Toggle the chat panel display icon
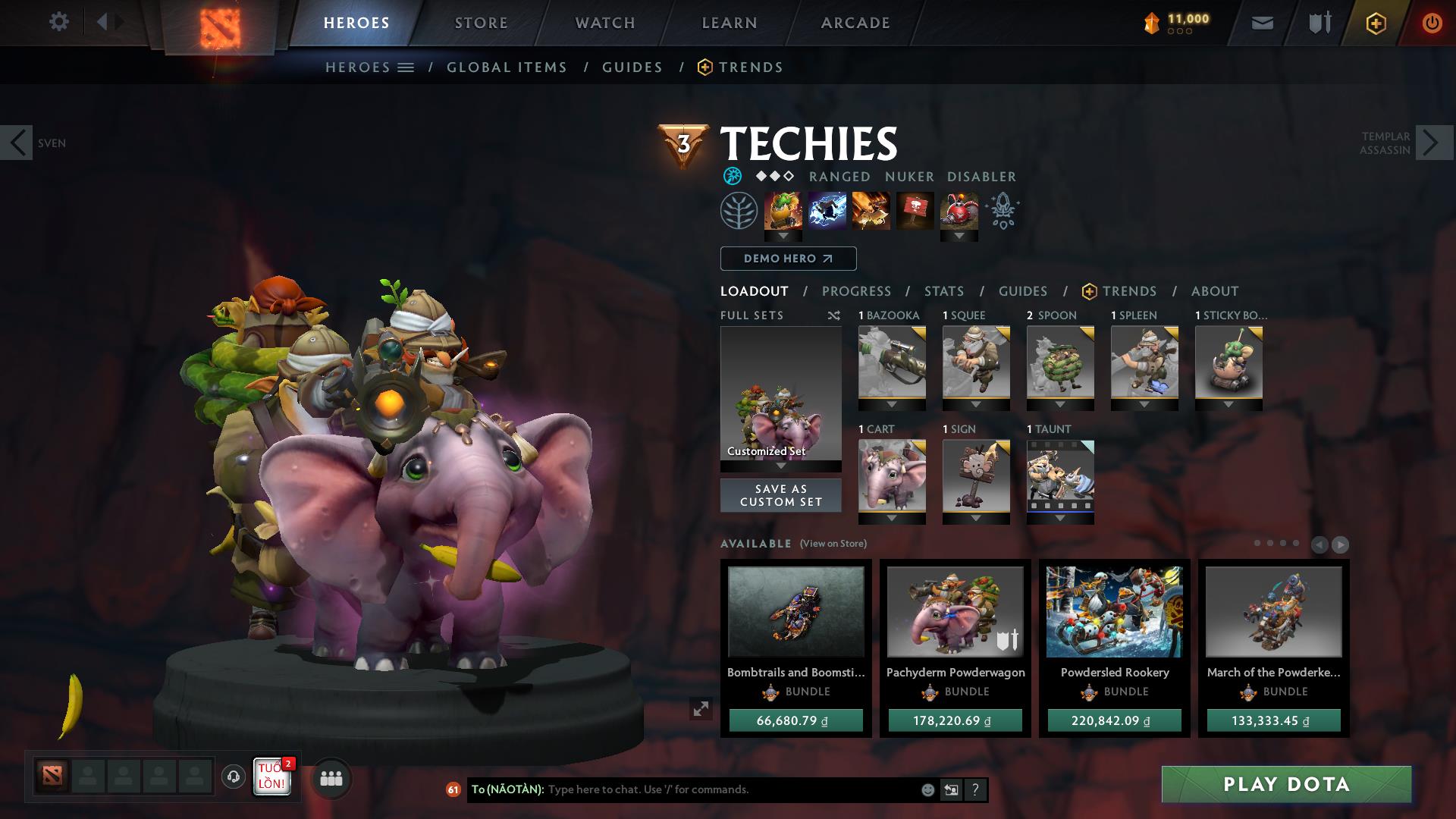 coord(950,789)
